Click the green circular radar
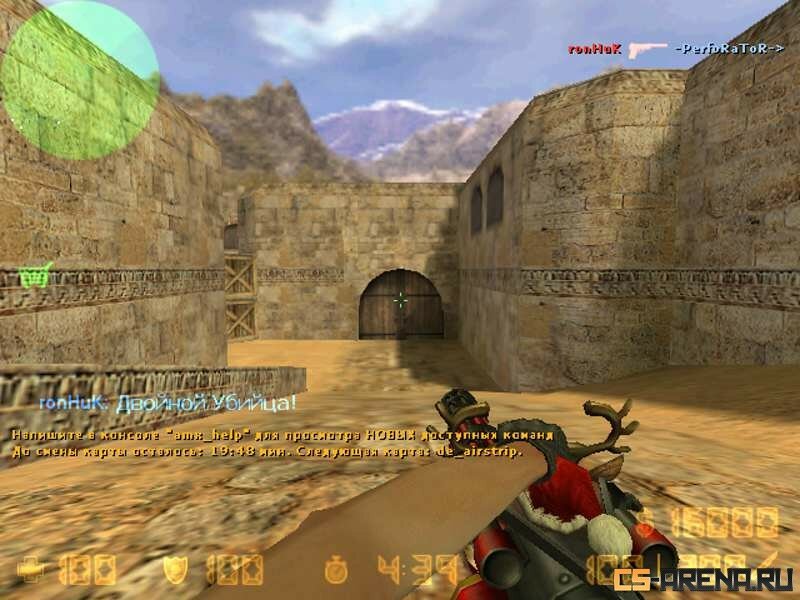 (80, 80)
